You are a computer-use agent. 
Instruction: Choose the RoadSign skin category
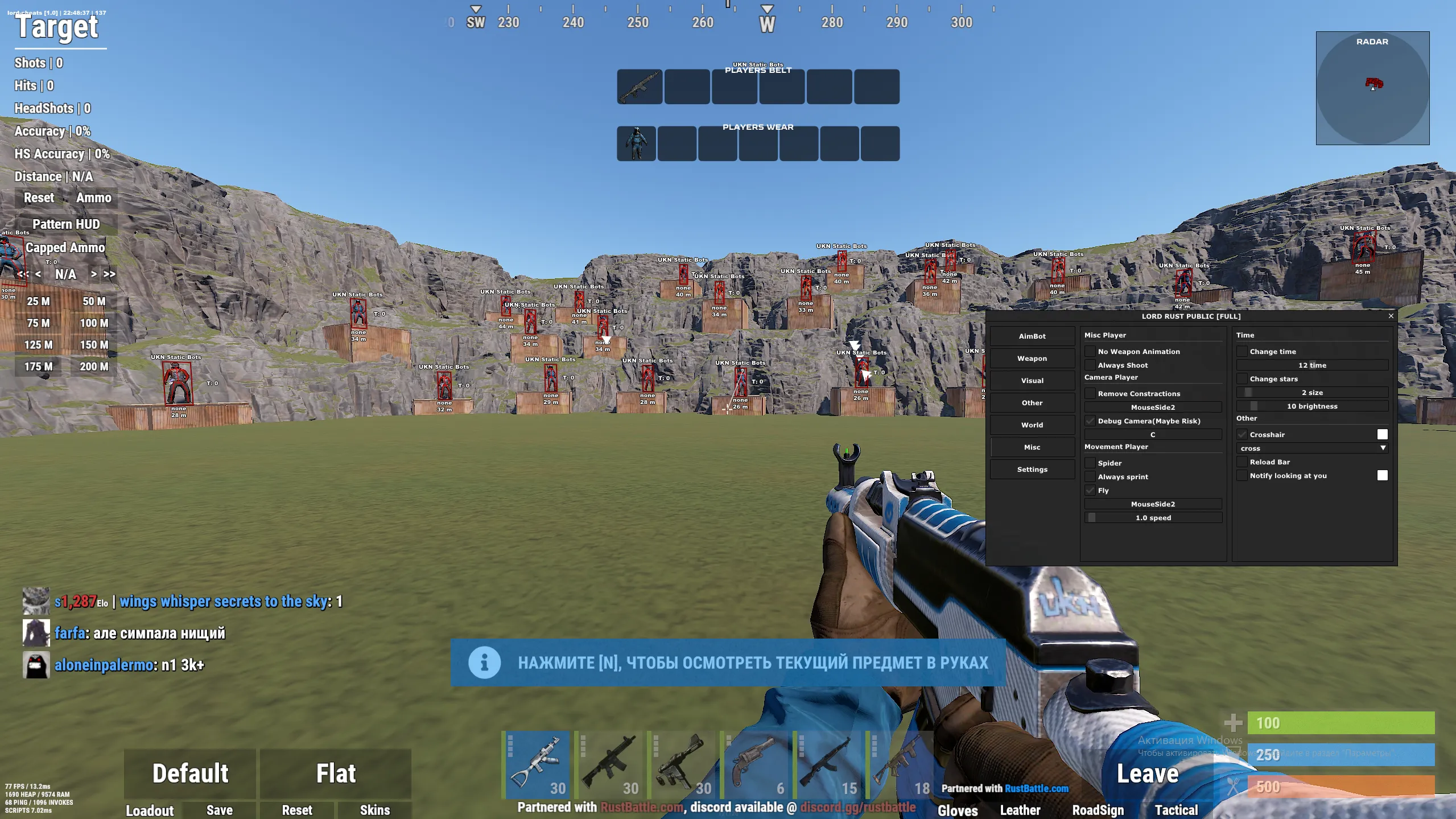tap(1098, 810)
